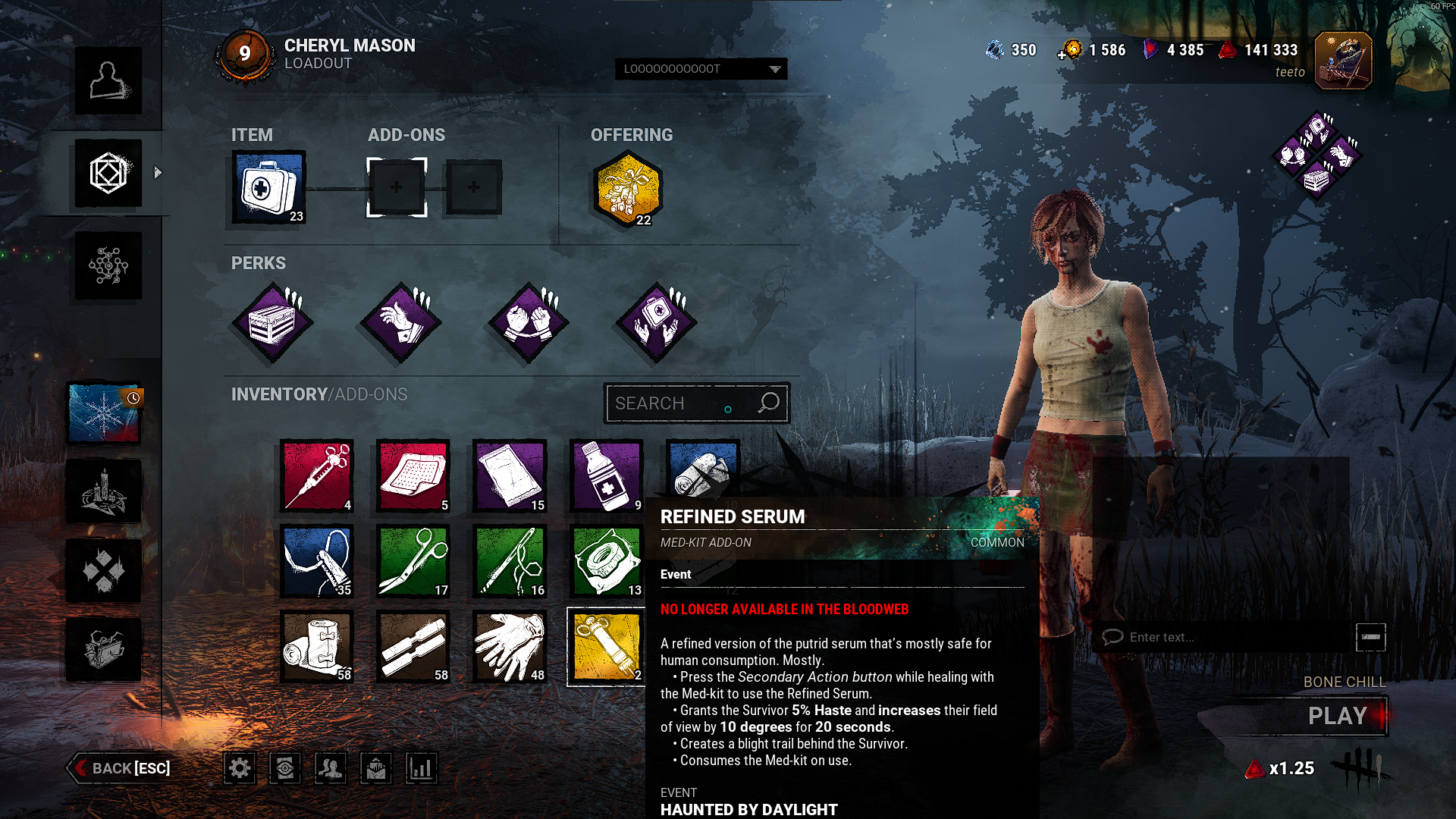Click the search field in inventory
Viewport: 1456px width, 819px height.
(x=682, y=403)
